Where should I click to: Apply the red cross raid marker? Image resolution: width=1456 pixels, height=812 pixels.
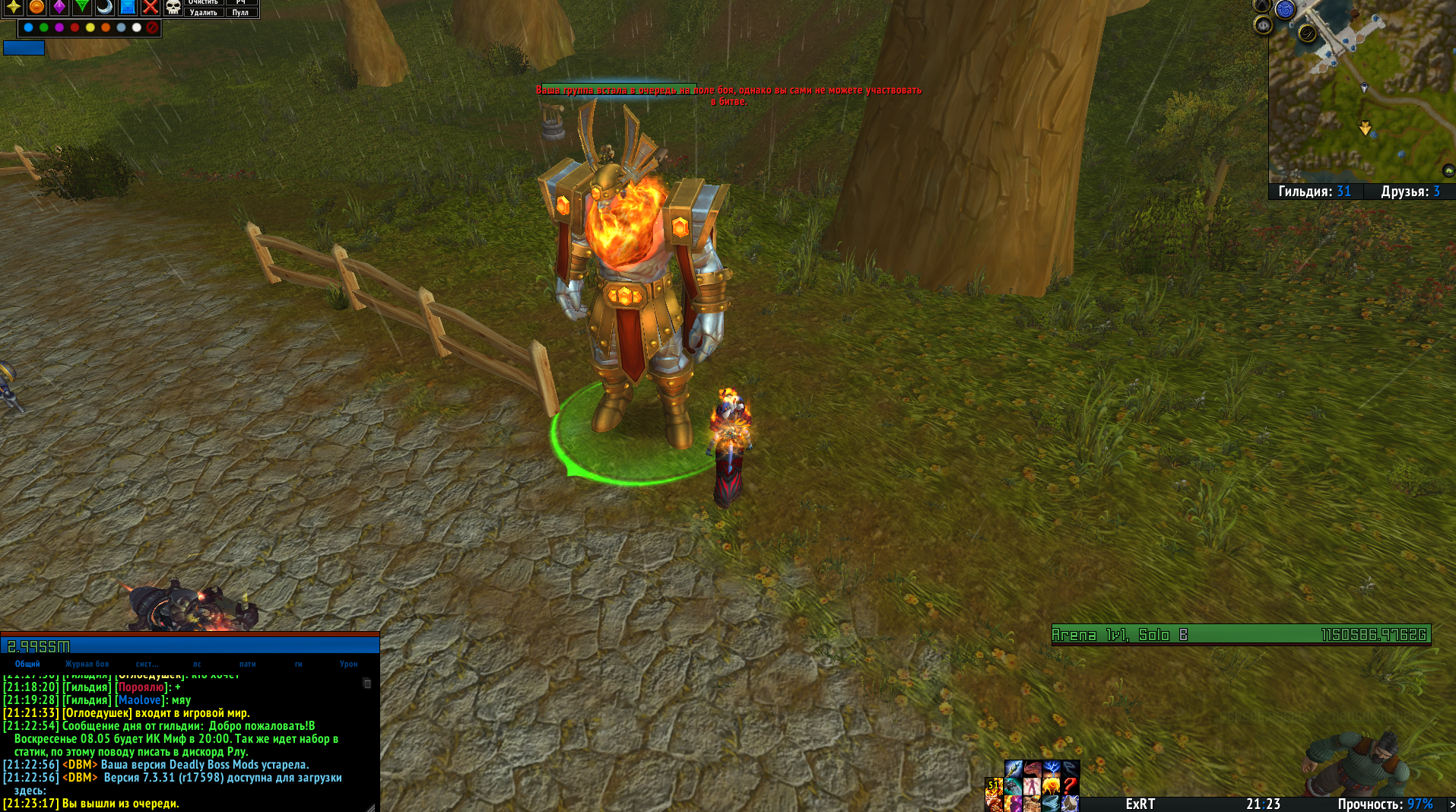(151, 8)
